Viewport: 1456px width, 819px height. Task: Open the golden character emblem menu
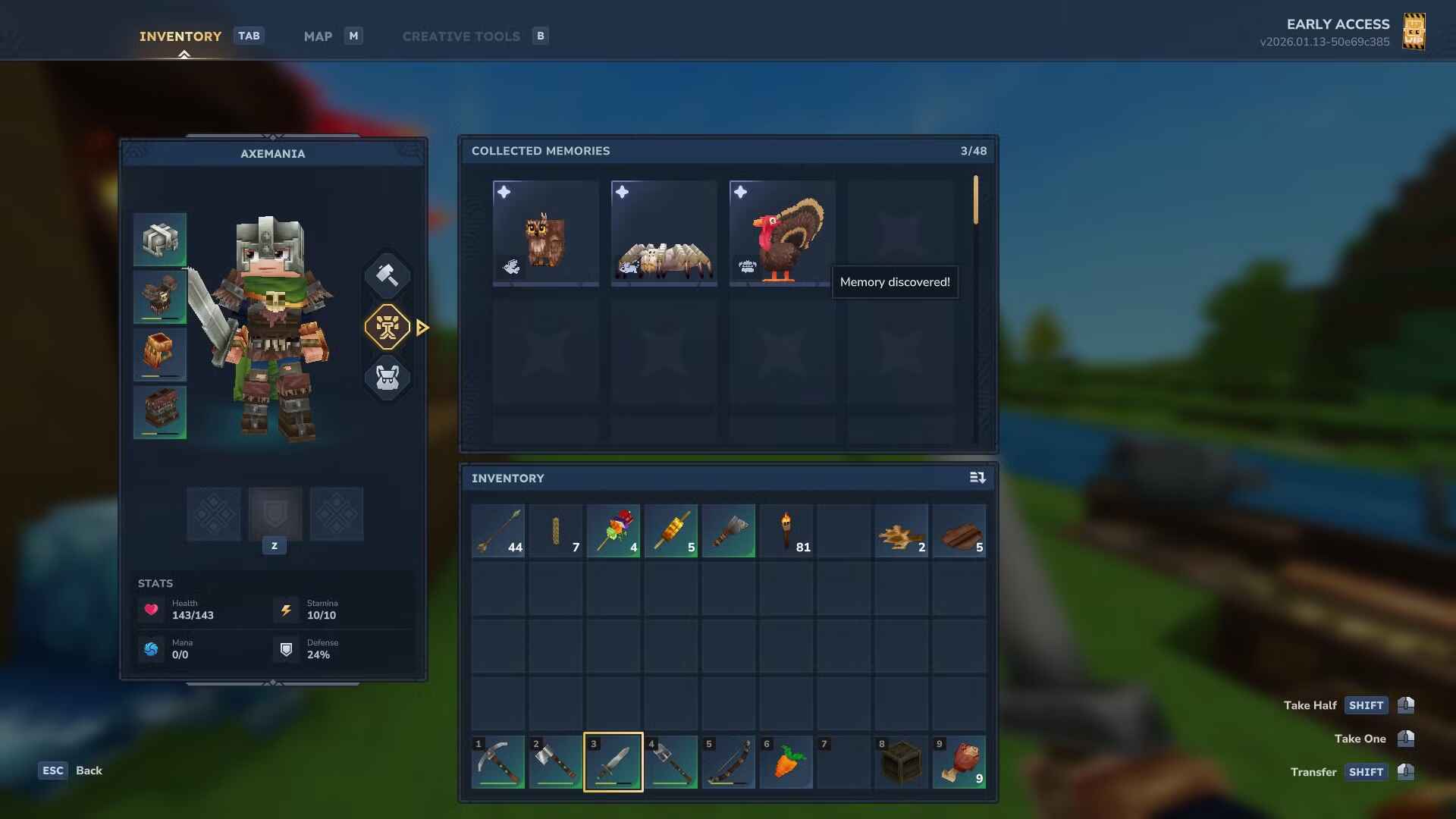tap(388, 326)
